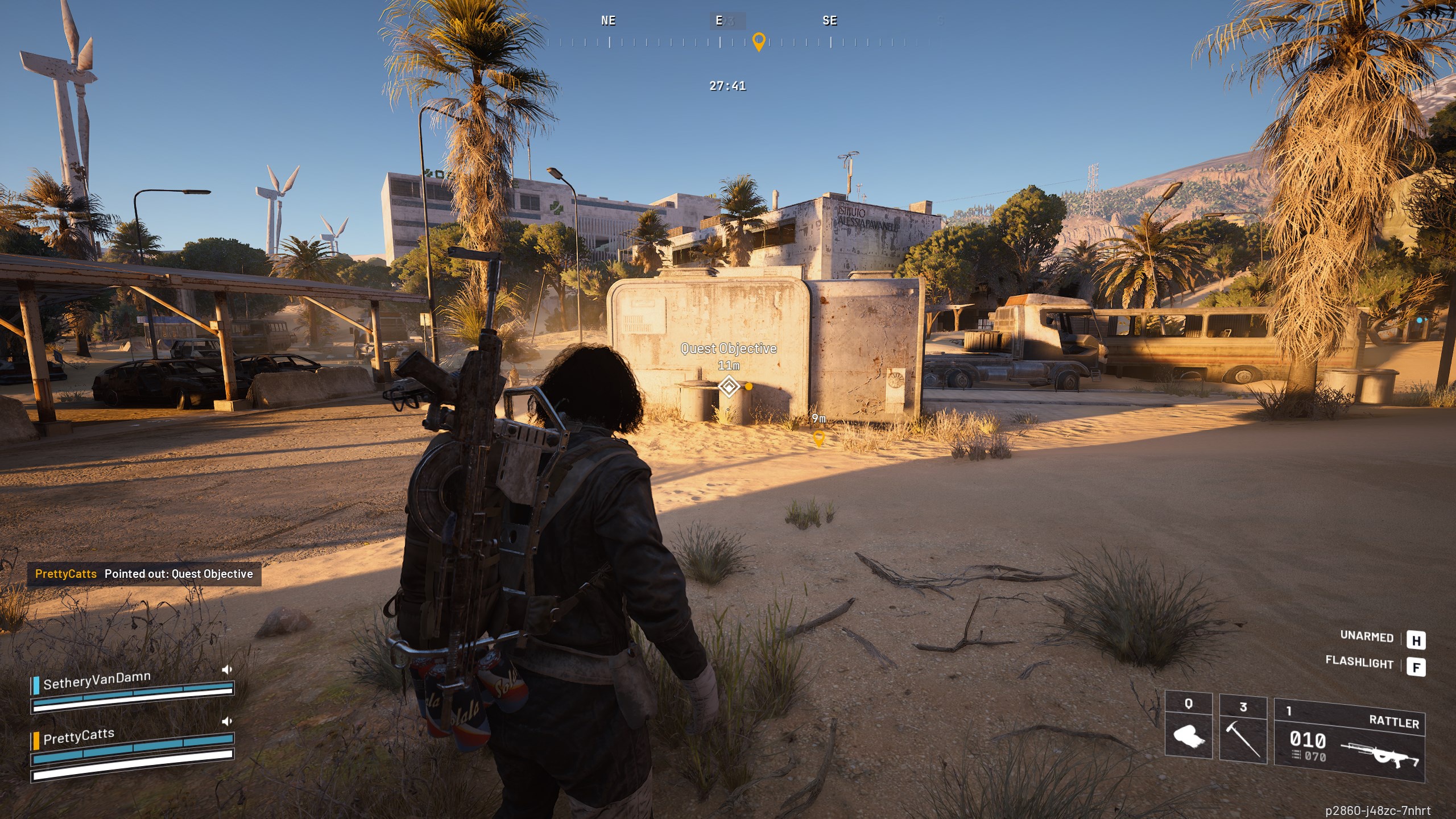Image resolution: width=1456 pixels, height=819 pixels.
Task: Toggle SetheryVanDamn's voice speaker icon
Action: 227,669
